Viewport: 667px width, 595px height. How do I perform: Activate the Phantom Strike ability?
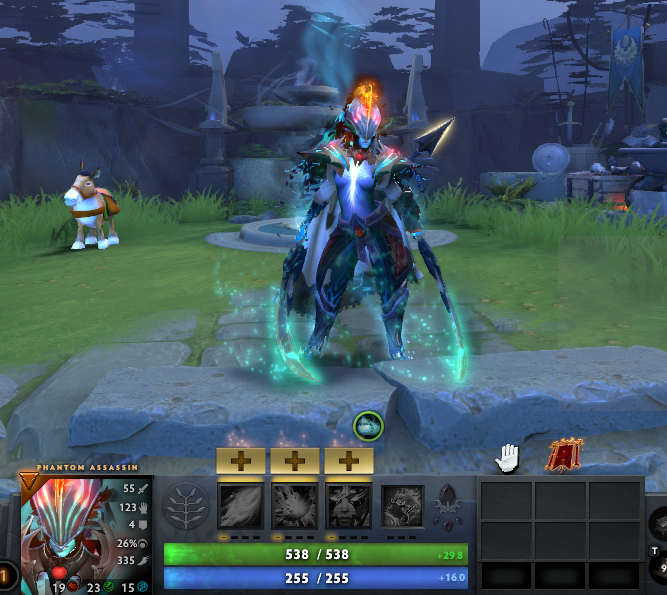(294, 506)
